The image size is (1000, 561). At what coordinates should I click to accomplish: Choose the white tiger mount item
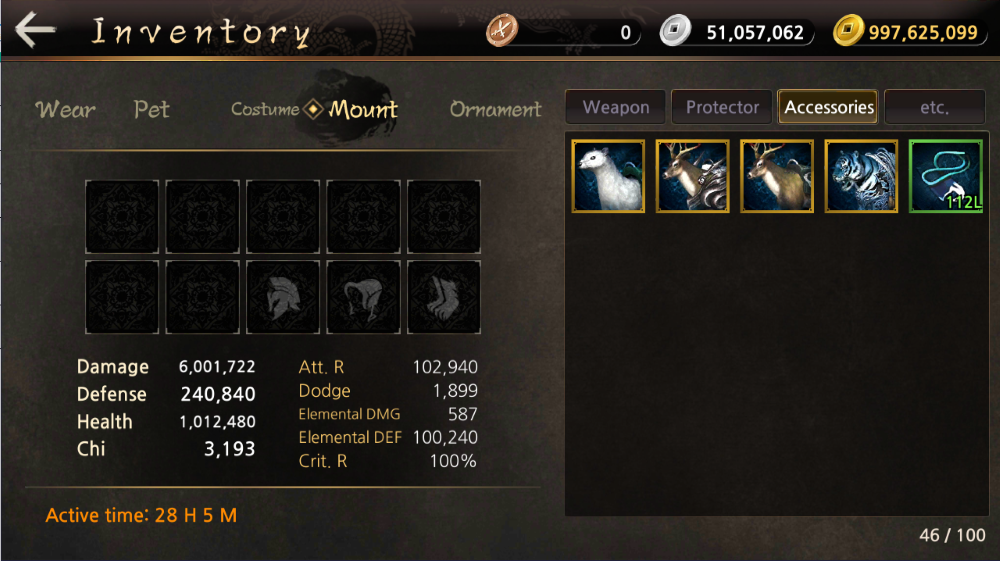861,176
